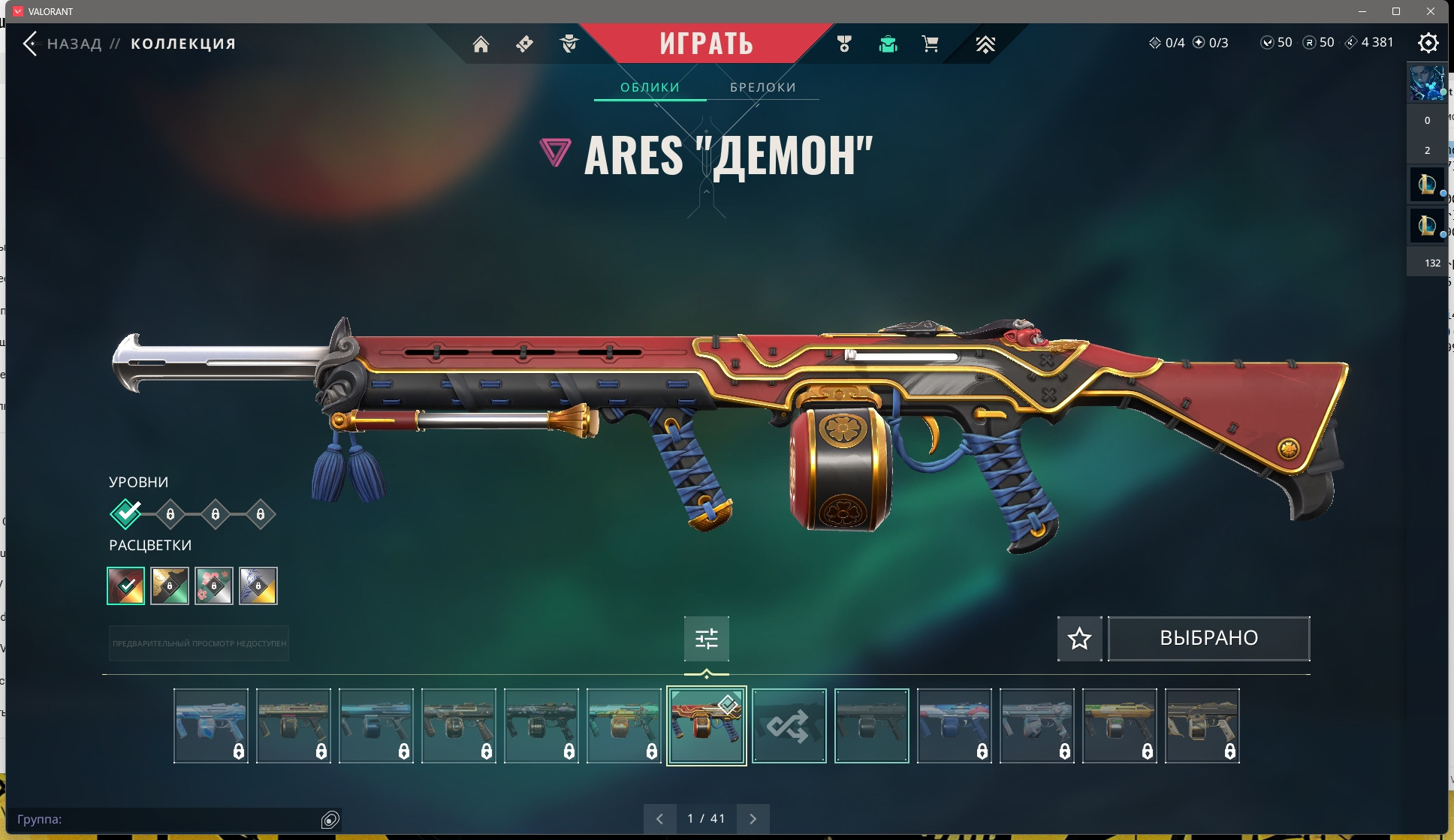Switch to the БРЕЛОКИ tab

pyautogui.click(x=762, y=87)
